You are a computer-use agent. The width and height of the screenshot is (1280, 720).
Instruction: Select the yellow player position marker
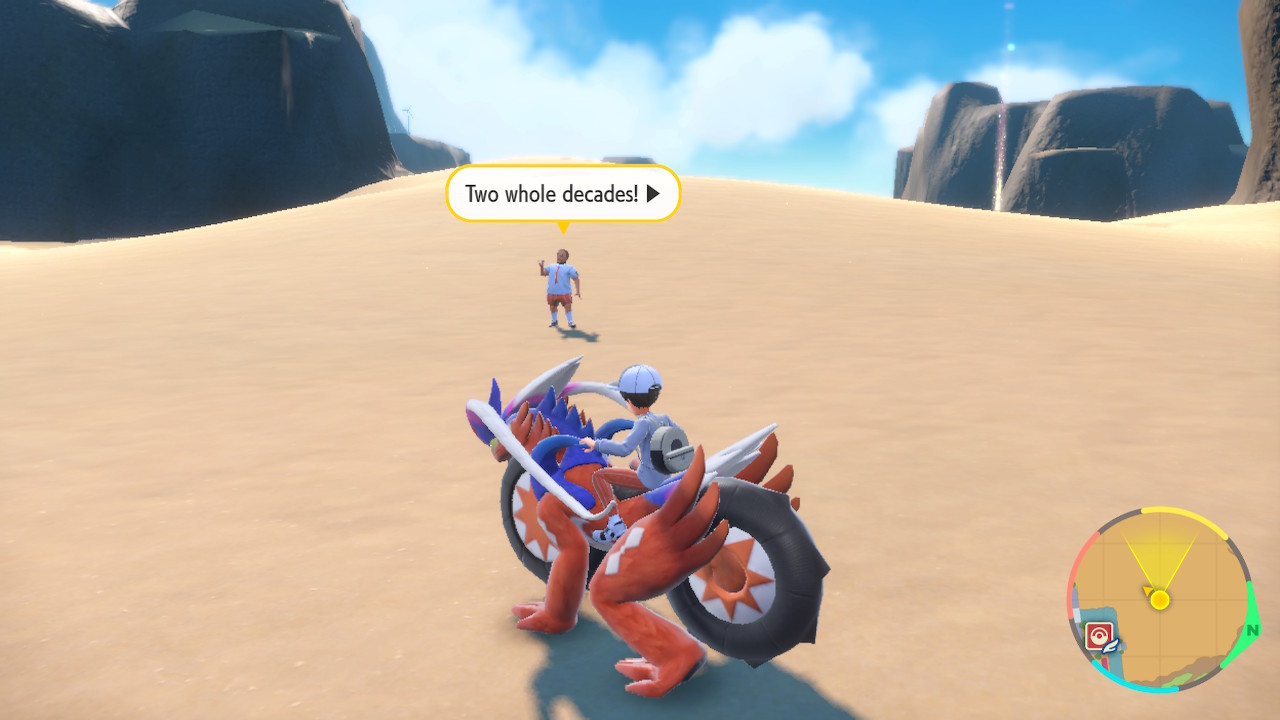pos(1160,600)
